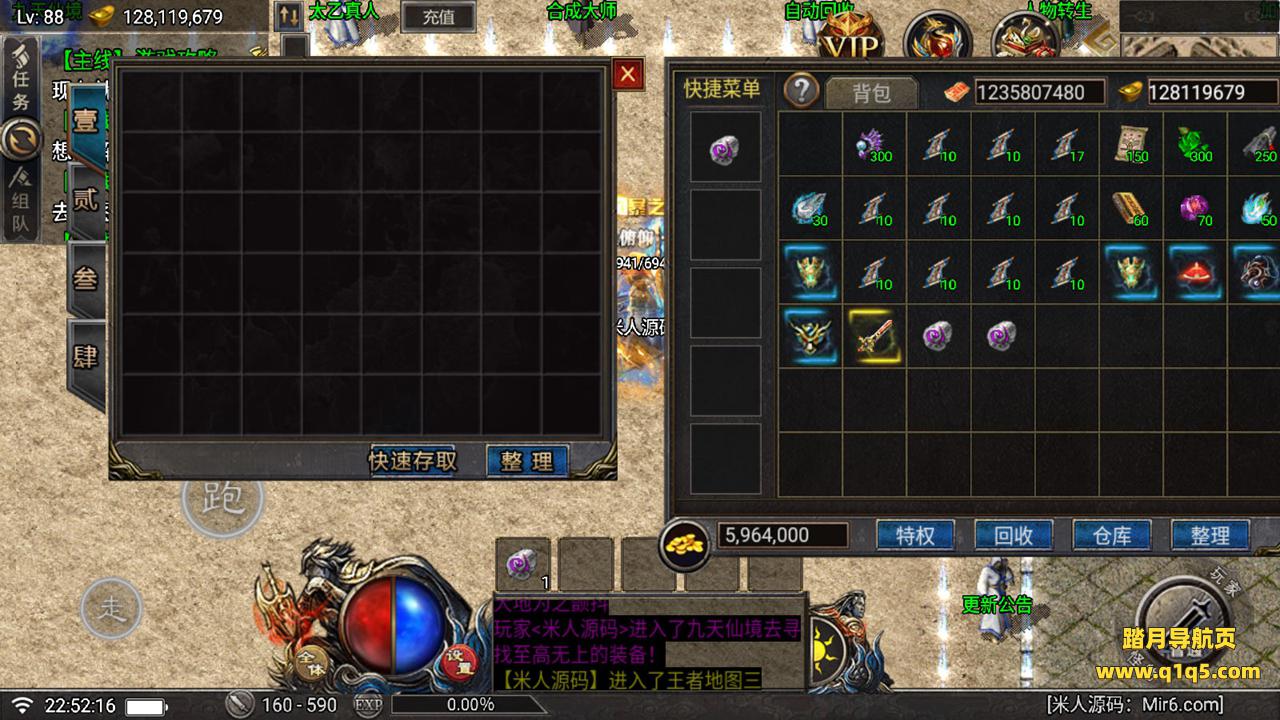Show the 背包 backpack tab
1280x720 pixels.
(x=871, y=93)
